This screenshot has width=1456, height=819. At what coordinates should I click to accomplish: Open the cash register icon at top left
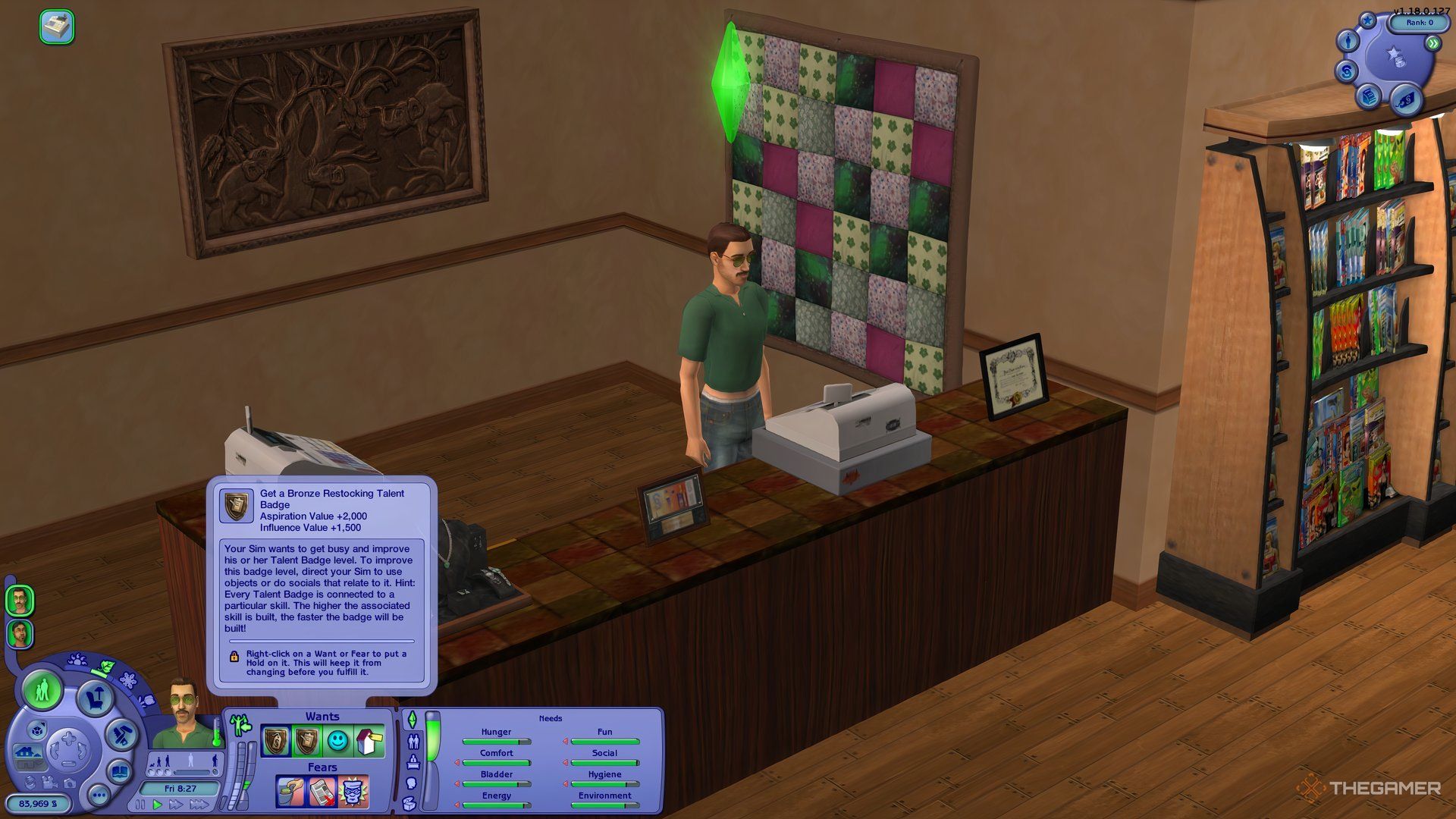[57, 27]
